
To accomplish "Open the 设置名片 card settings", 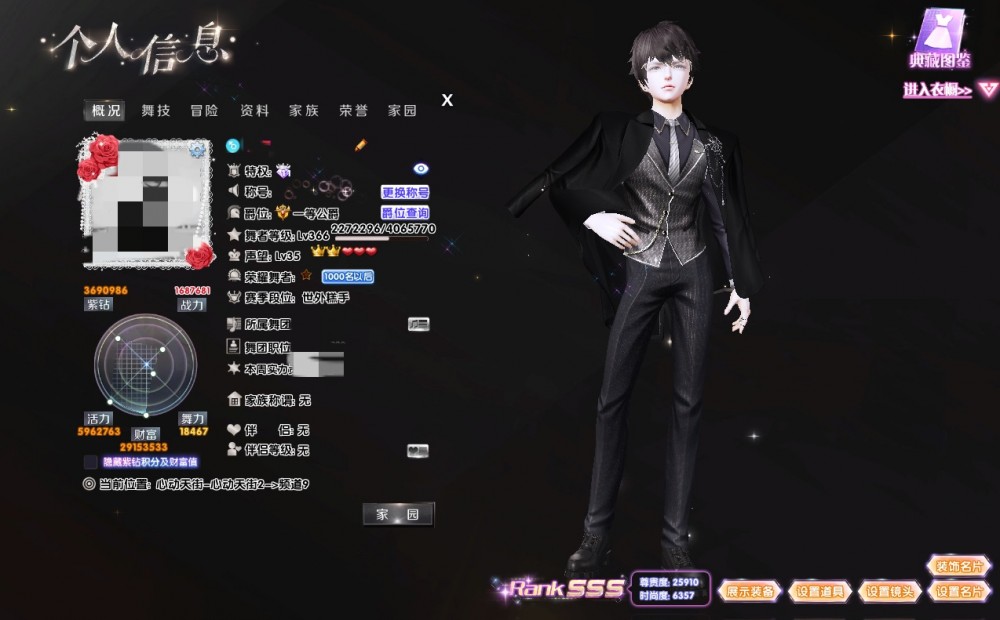I will 958,591.
